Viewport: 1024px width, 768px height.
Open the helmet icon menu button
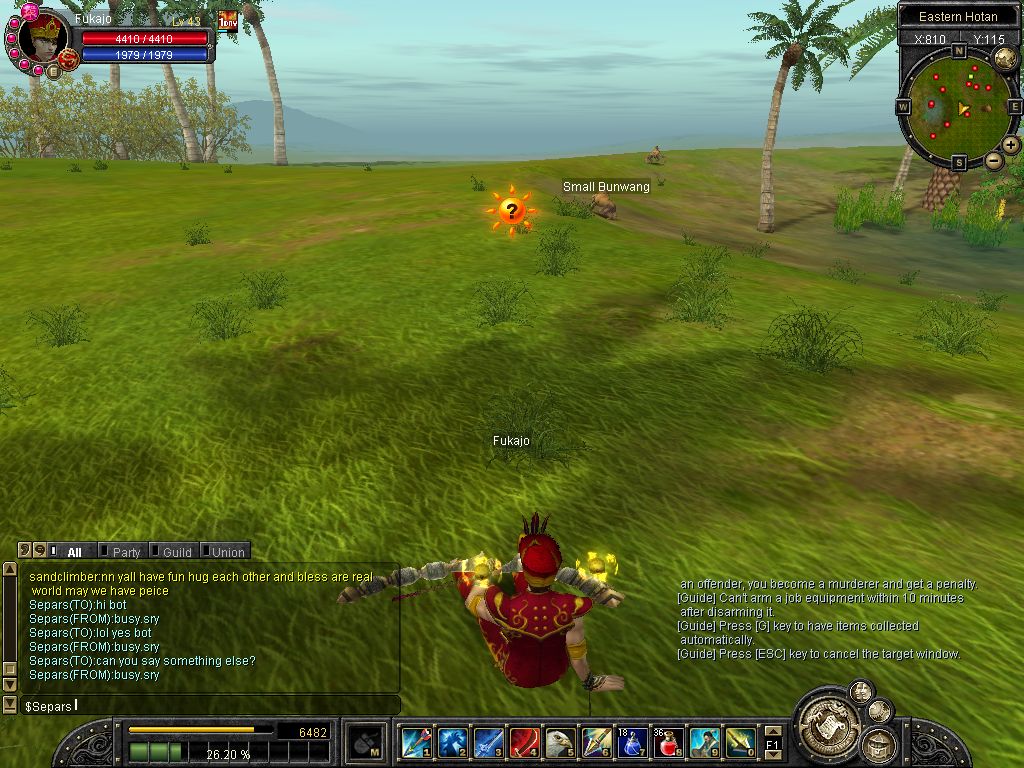[878, 743]
